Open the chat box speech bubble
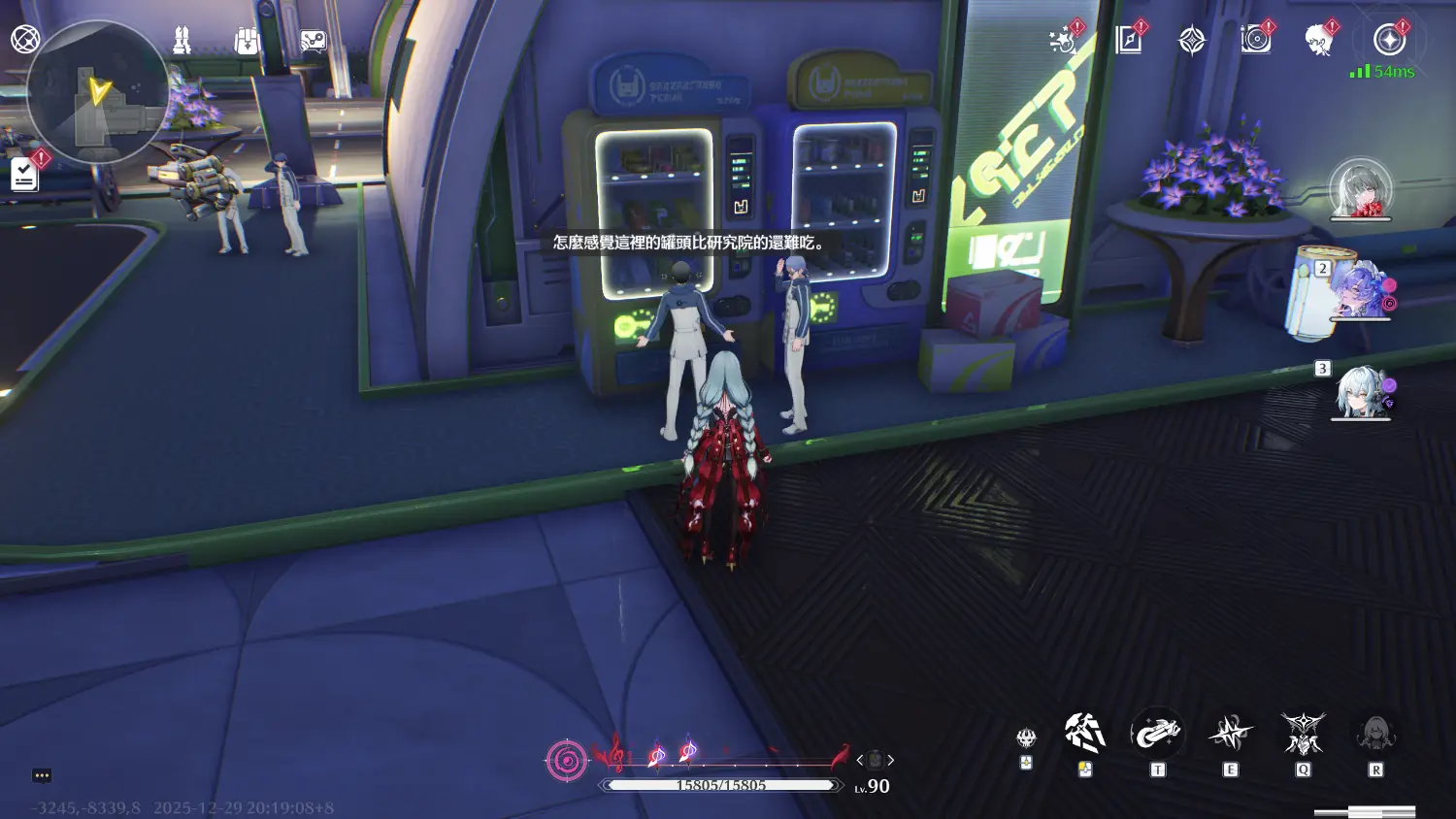Image resolution: width=1456 pixels, height=819 pixels. click(x=42, y=775)
